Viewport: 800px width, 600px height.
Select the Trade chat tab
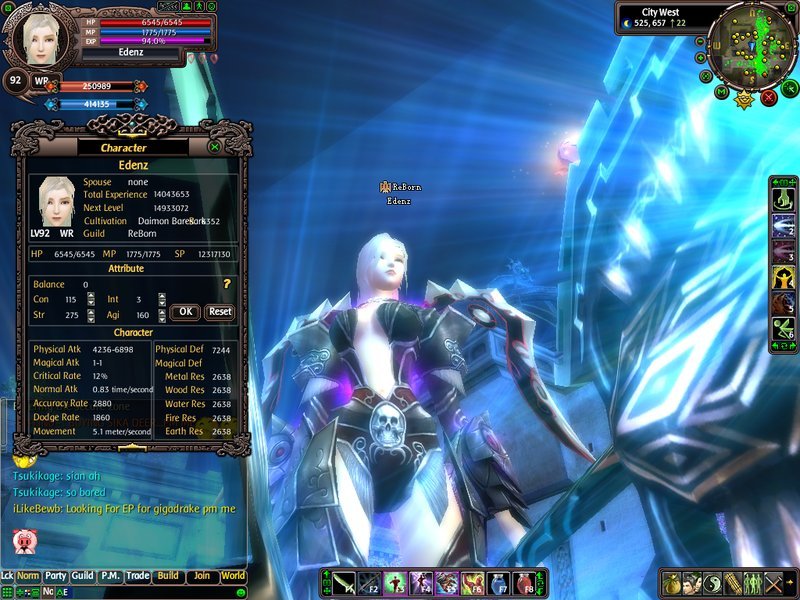point(137,576)
